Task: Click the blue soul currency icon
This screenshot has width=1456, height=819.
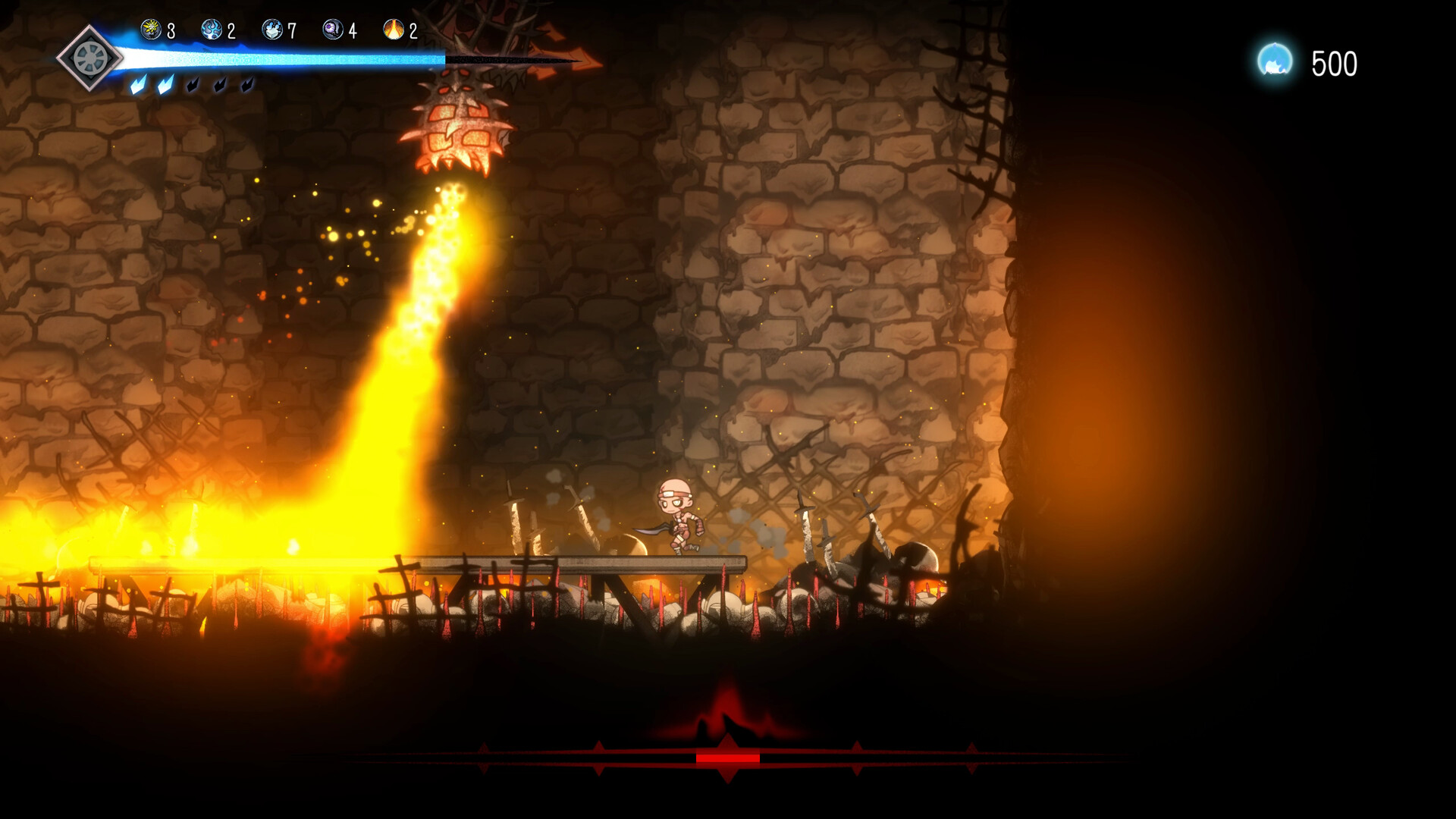Action: click(x=1275, y=61)
